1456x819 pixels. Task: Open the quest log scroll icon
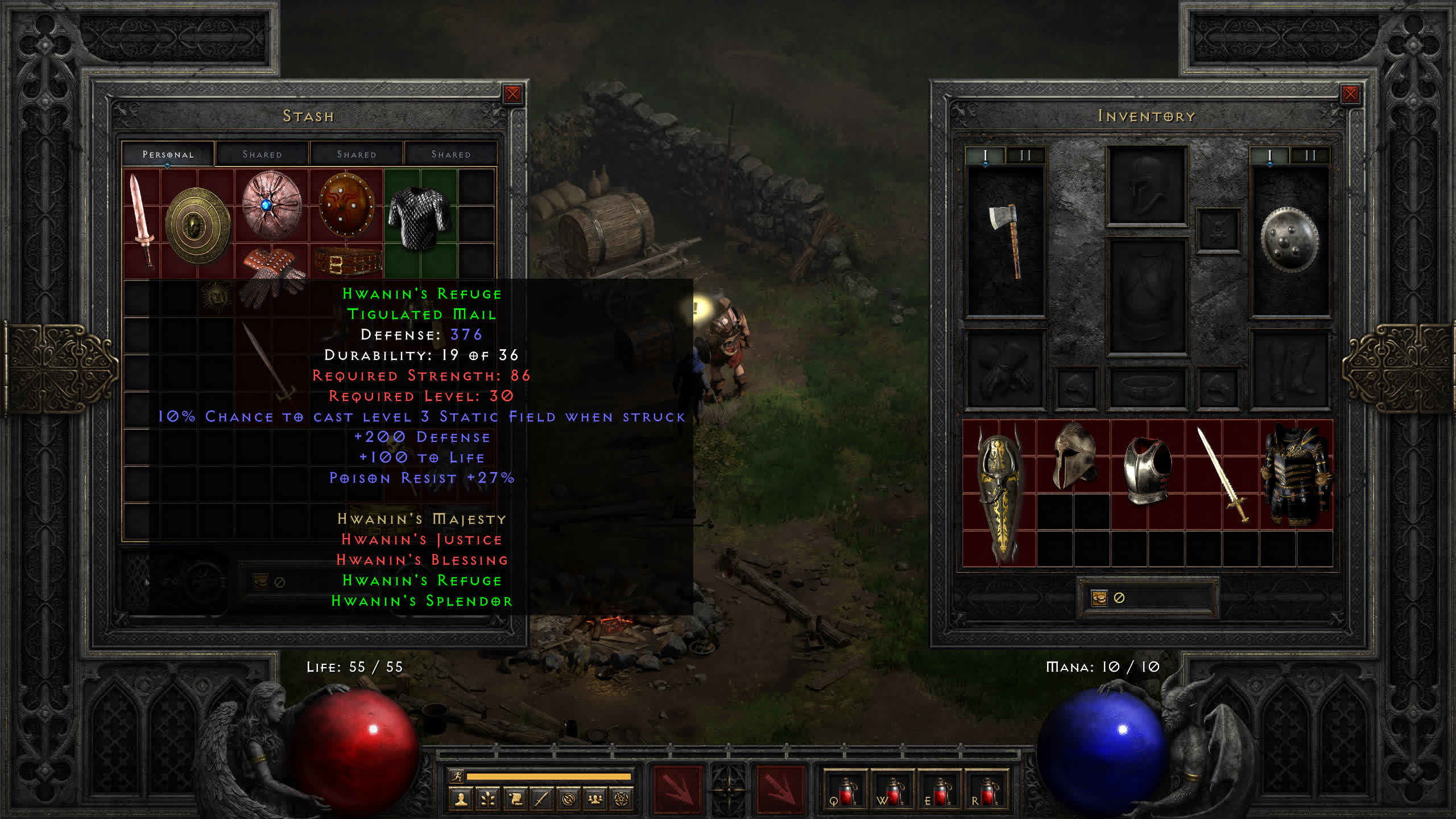click(515, 800)
